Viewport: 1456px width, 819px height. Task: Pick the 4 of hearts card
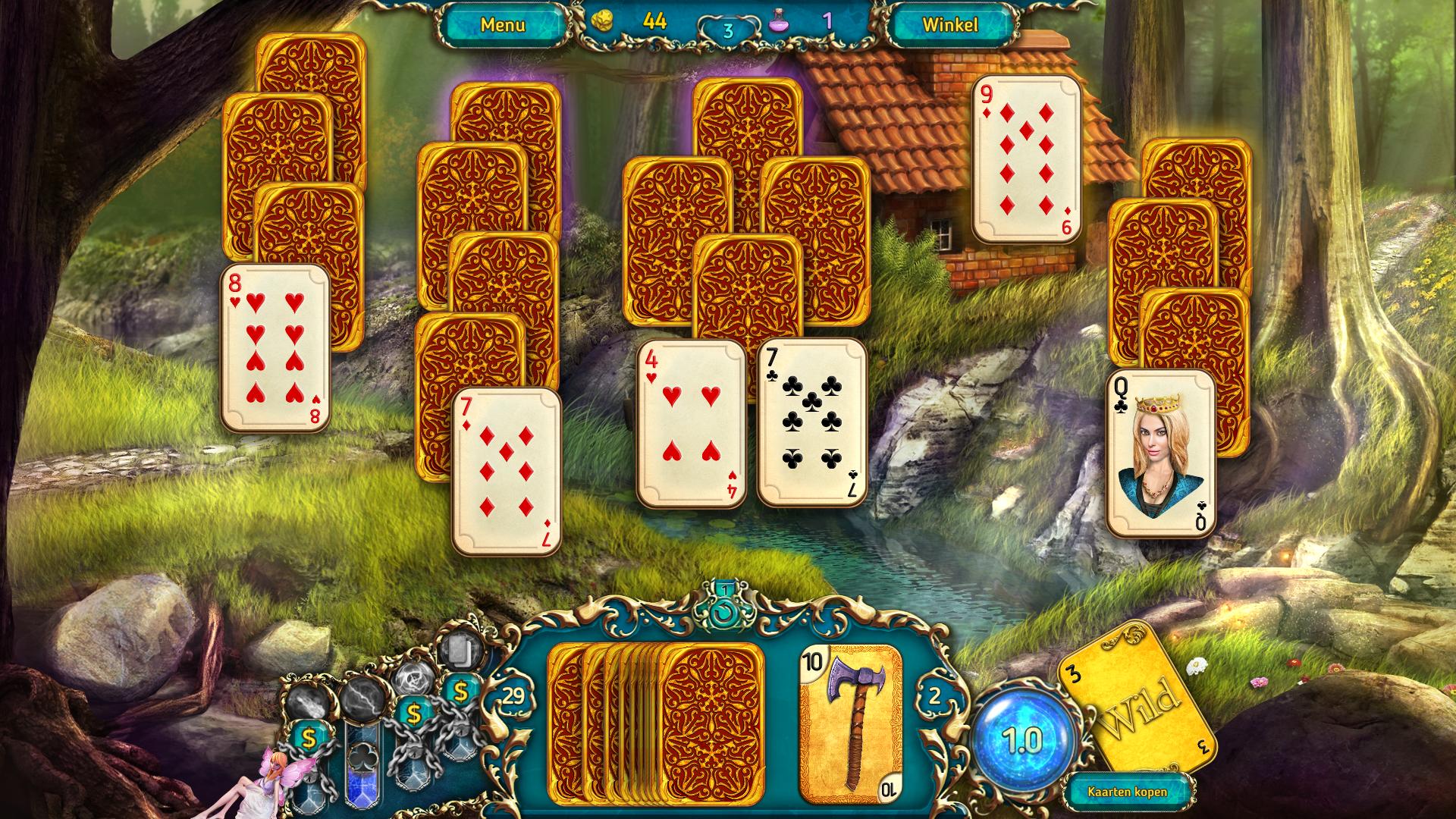click(x=691, y=423)
